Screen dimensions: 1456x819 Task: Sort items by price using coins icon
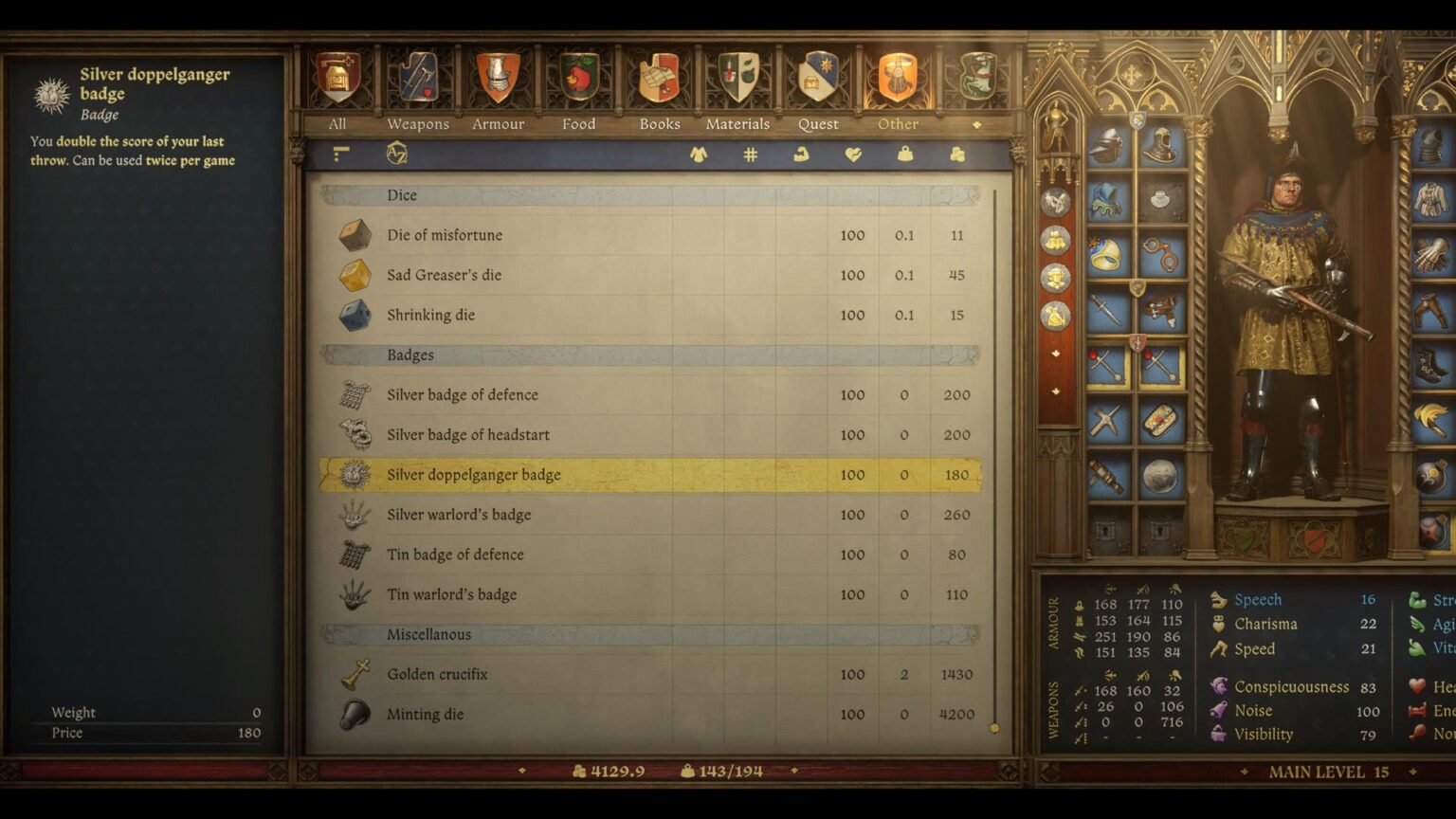click(x=955, y=155)
